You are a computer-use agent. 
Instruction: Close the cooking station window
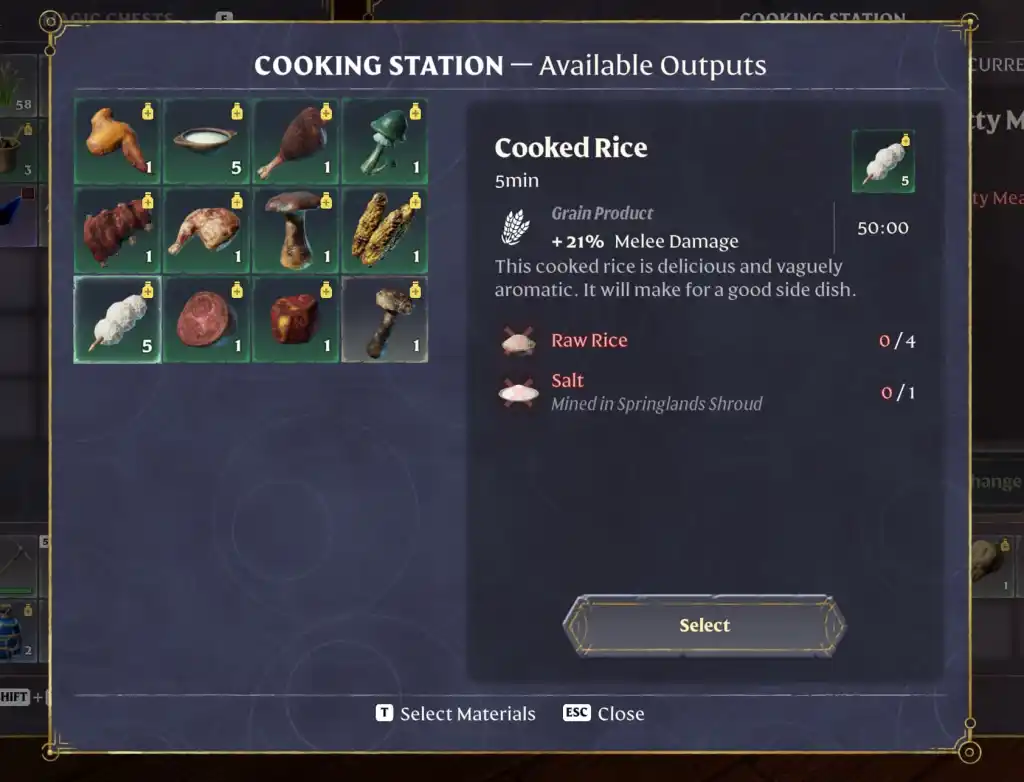coord(603,714)
